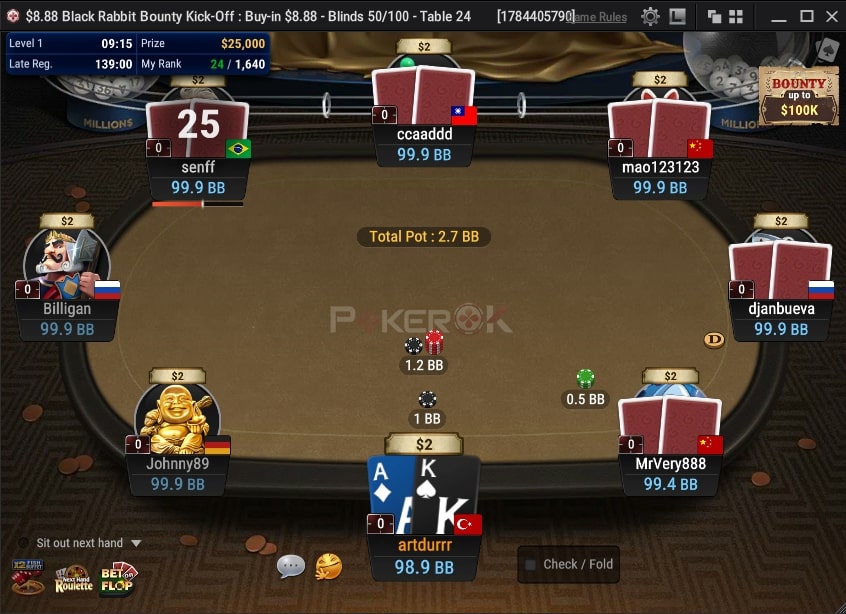The image size is (846, 614).
Task: Expand the sit out options dropdown arrow
Action: pos(137,543)
